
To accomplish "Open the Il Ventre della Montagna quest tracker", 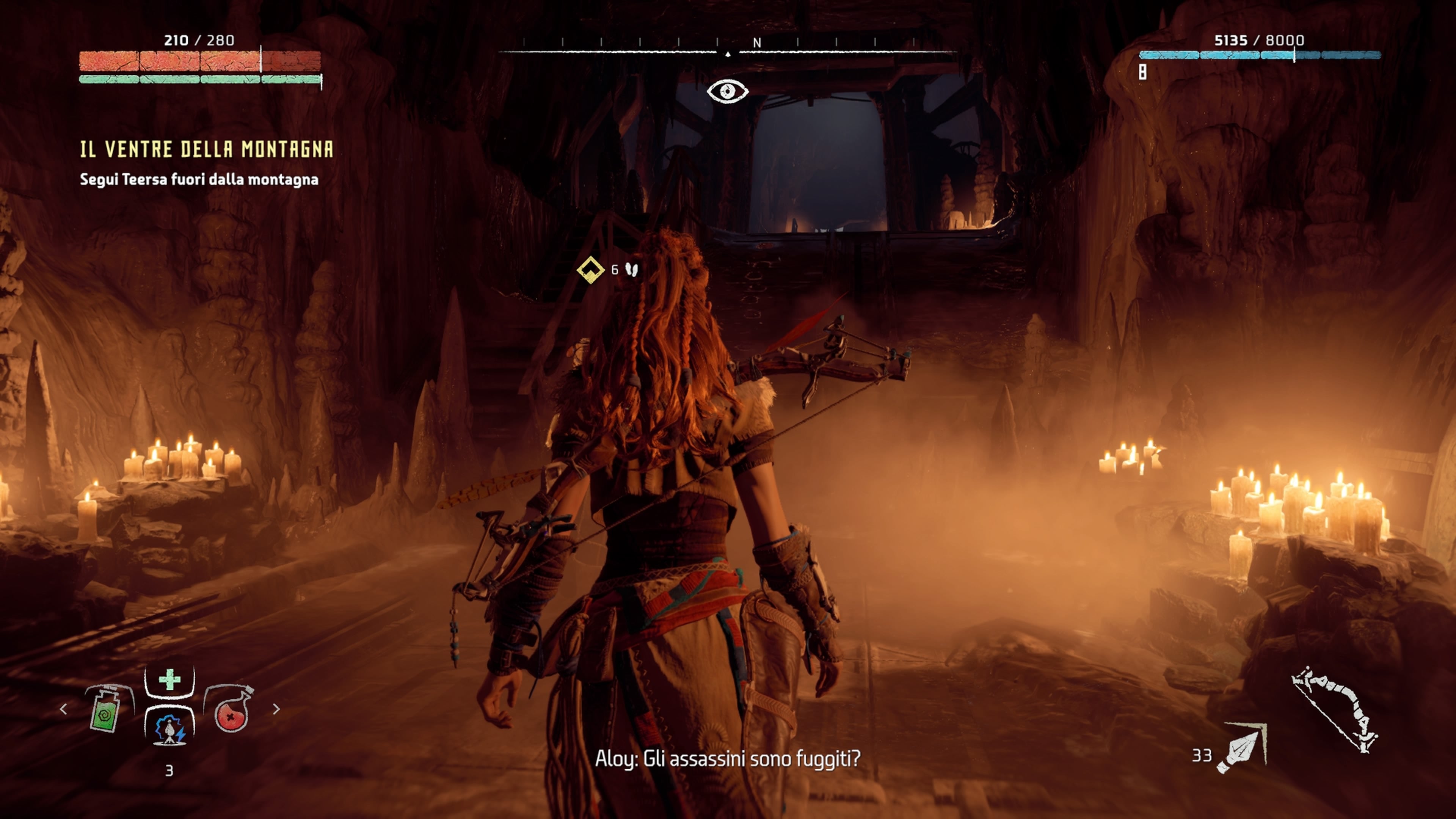I will [206, 149].
